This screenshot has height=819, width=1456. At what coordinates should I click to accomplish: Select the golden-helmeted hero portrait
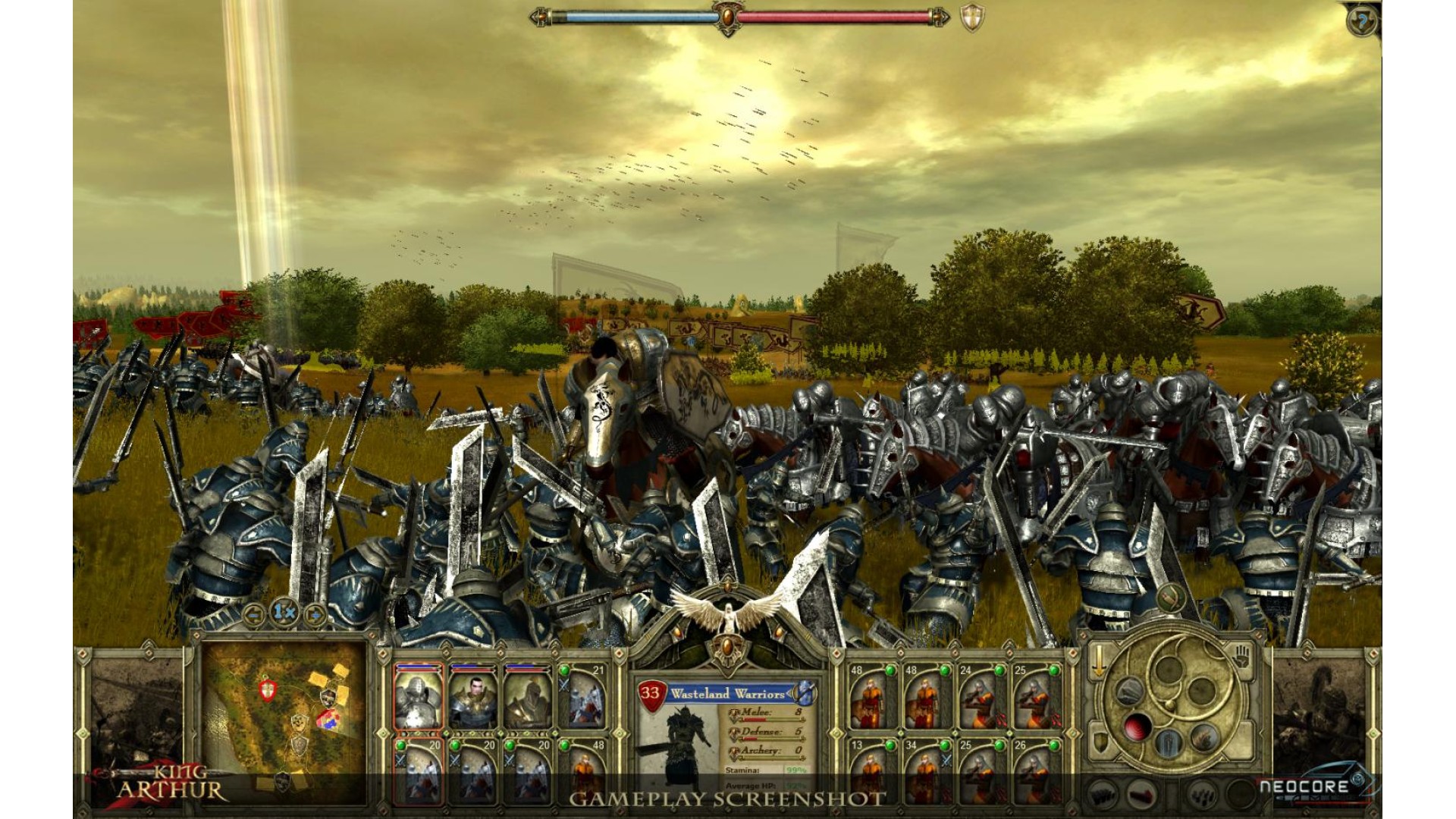[527, 698]
